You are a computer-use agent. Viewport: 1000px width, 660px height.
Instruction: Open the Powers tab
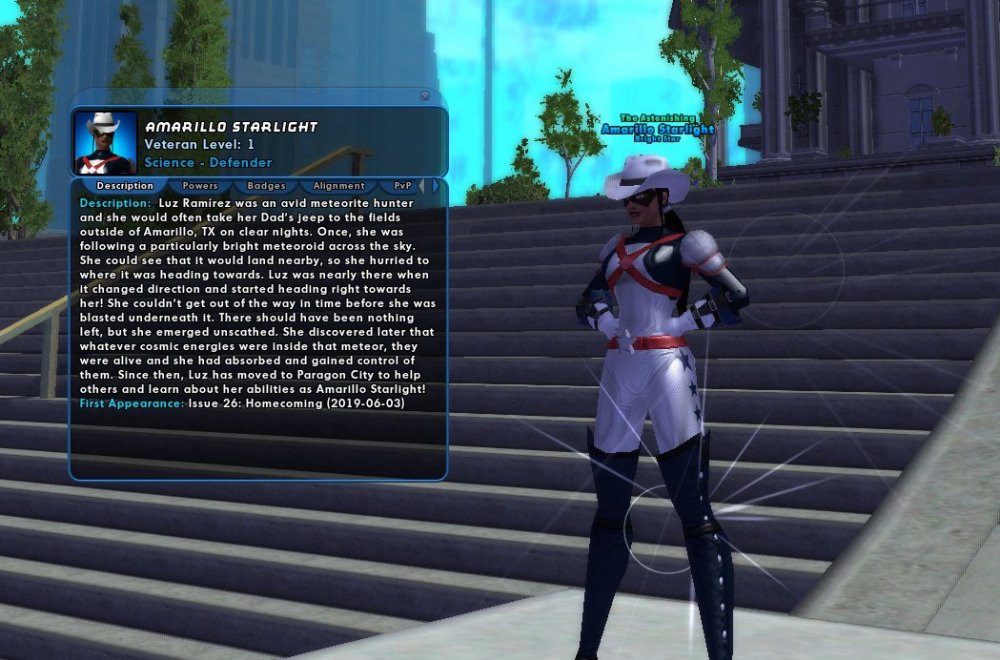(200, 186)
